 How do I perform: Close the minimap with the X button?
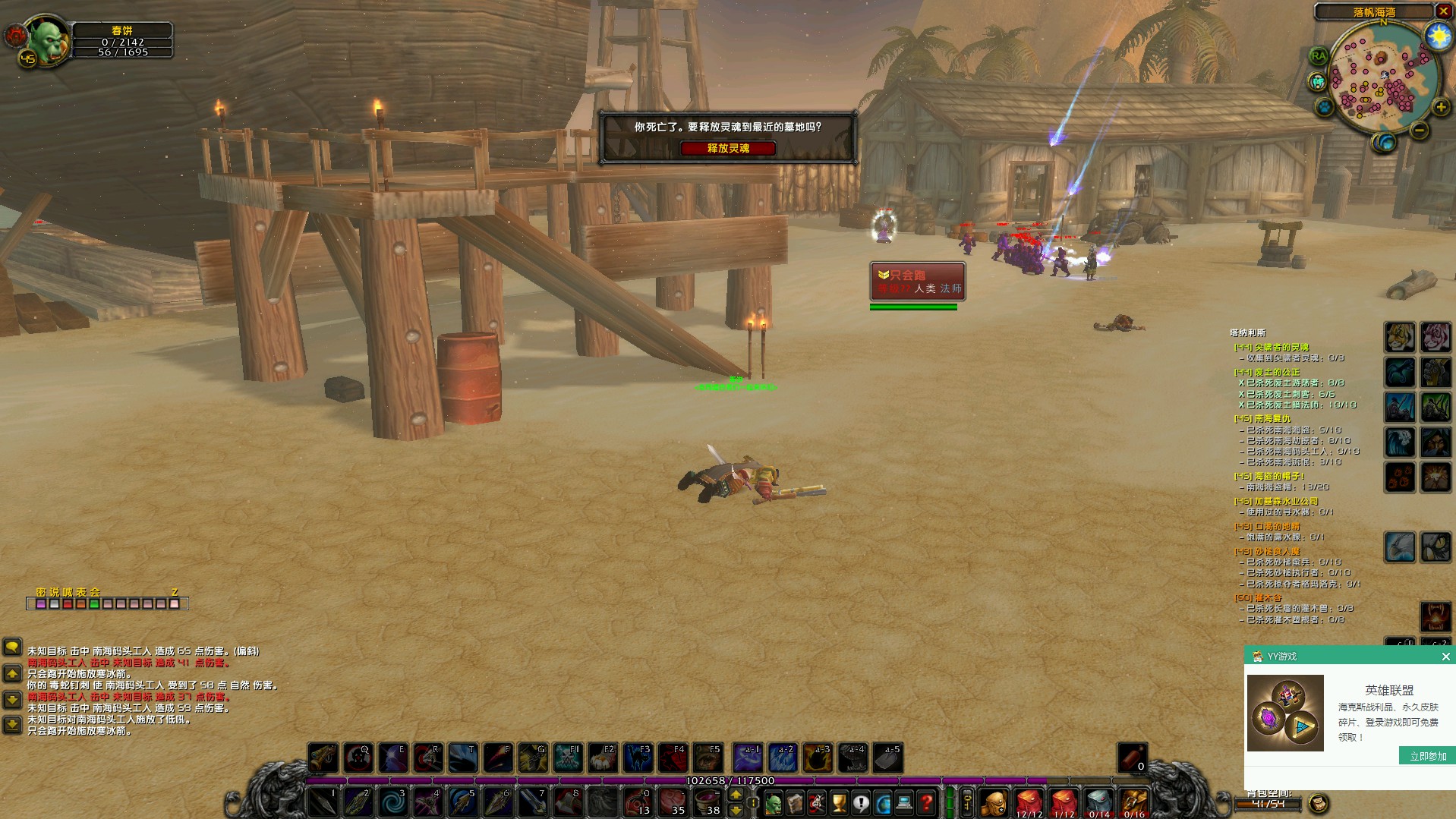1443,11
